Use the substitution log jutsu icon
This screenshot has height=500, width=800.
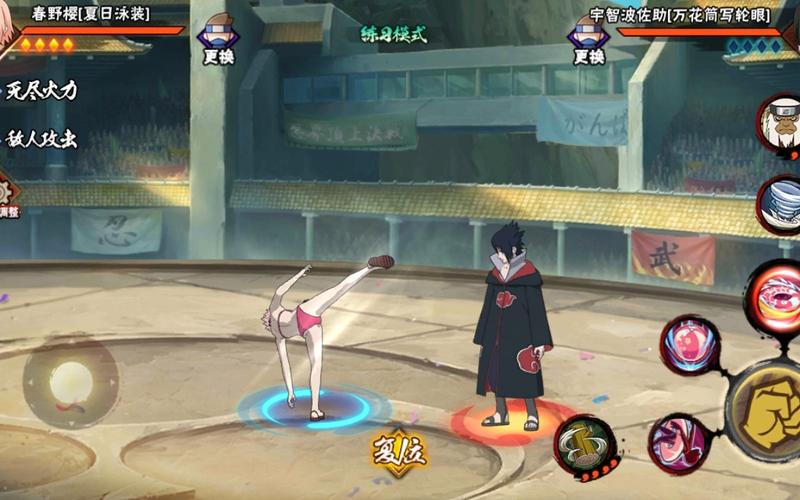[x=586, y=443]
